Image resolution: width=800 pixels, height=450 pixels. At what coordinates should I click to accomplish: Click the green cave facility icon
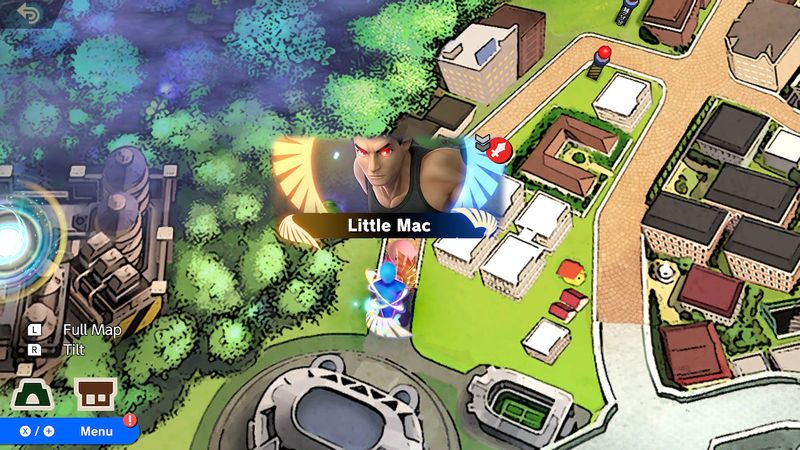pos(32,395)
